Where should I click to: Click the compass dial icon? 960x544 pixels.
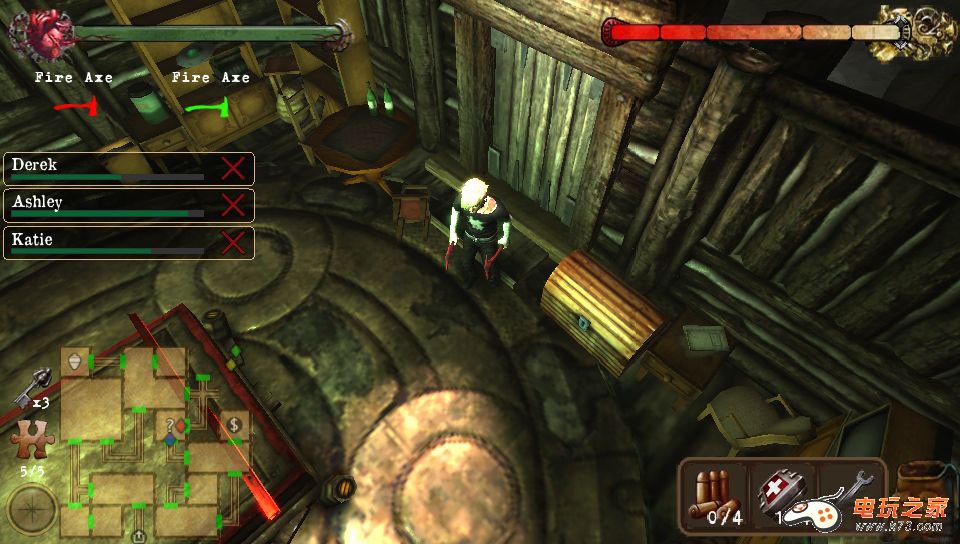(x=31, y=511)
